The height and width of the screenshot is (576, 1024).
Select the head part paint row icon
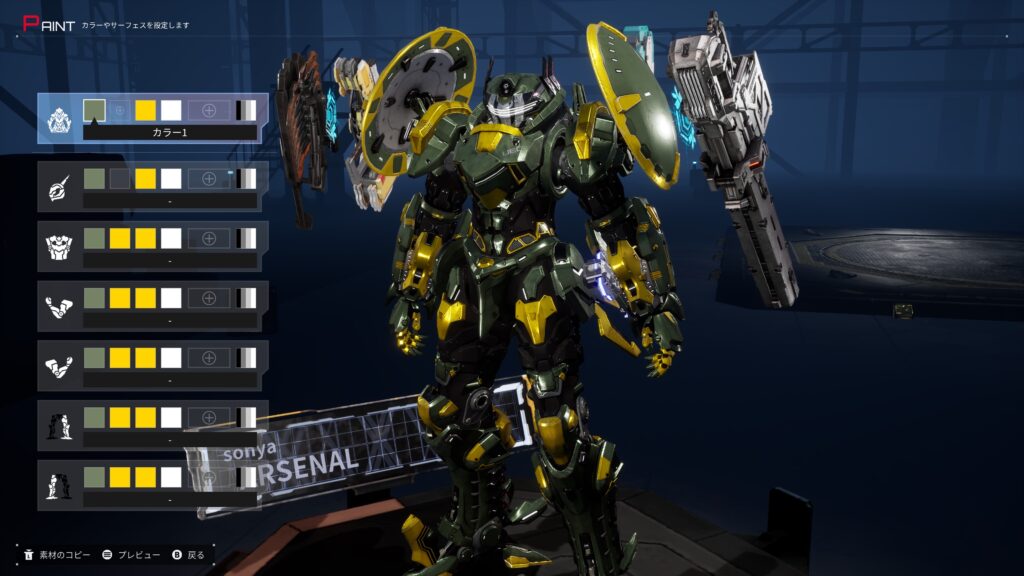[57, 186]
